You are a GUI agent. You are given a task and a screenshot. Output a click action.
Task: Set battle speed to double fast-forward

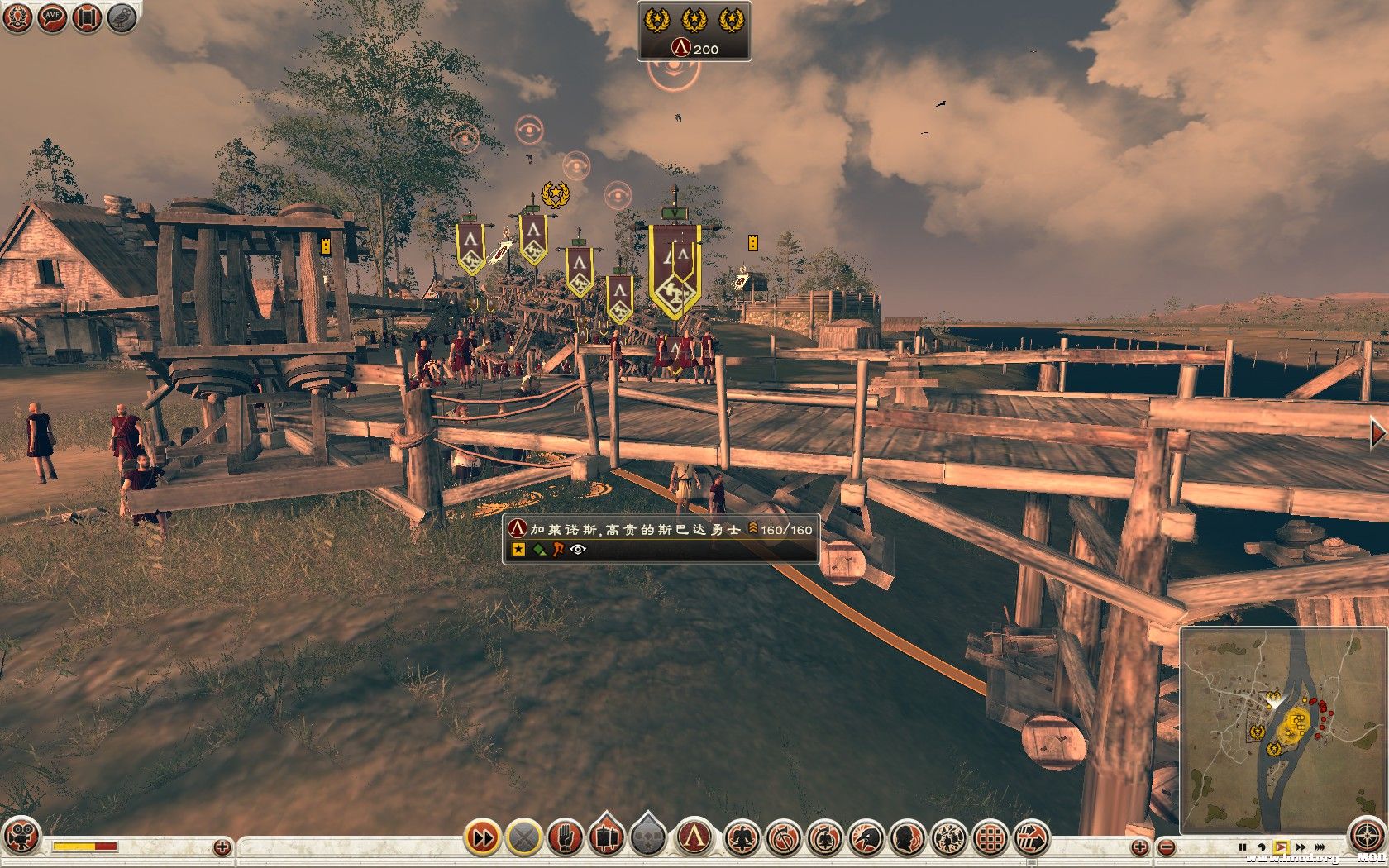pos(1301,847)
